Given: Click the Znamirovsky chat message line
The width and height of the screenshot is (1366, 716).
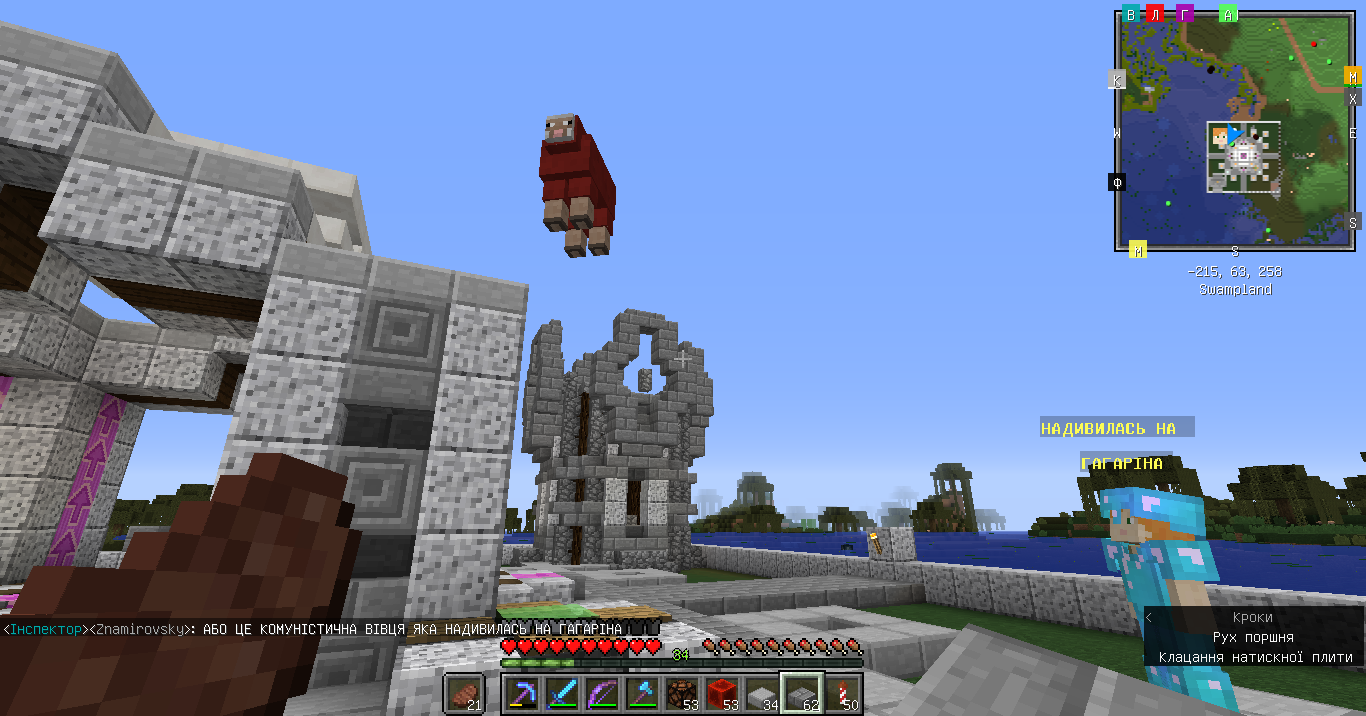Looking at the screenshot, I should (312, 629).
